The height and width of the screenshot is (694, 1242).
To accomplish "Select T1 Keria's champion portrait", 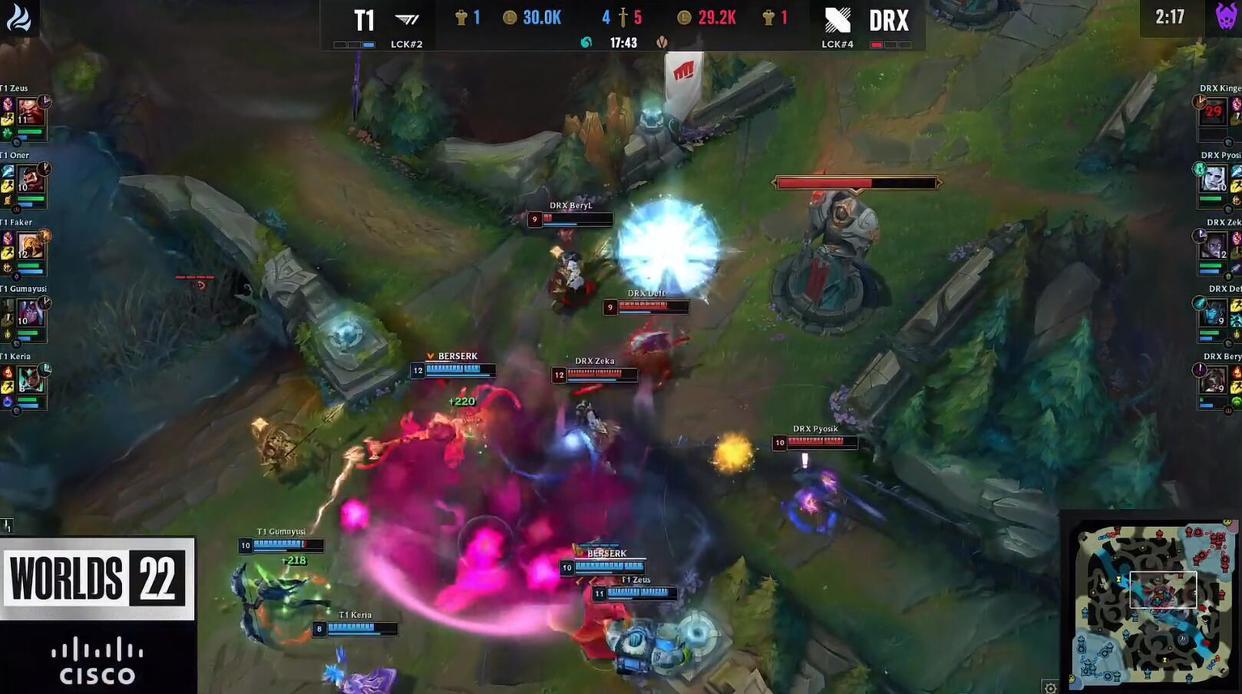I will coord(31,379).
